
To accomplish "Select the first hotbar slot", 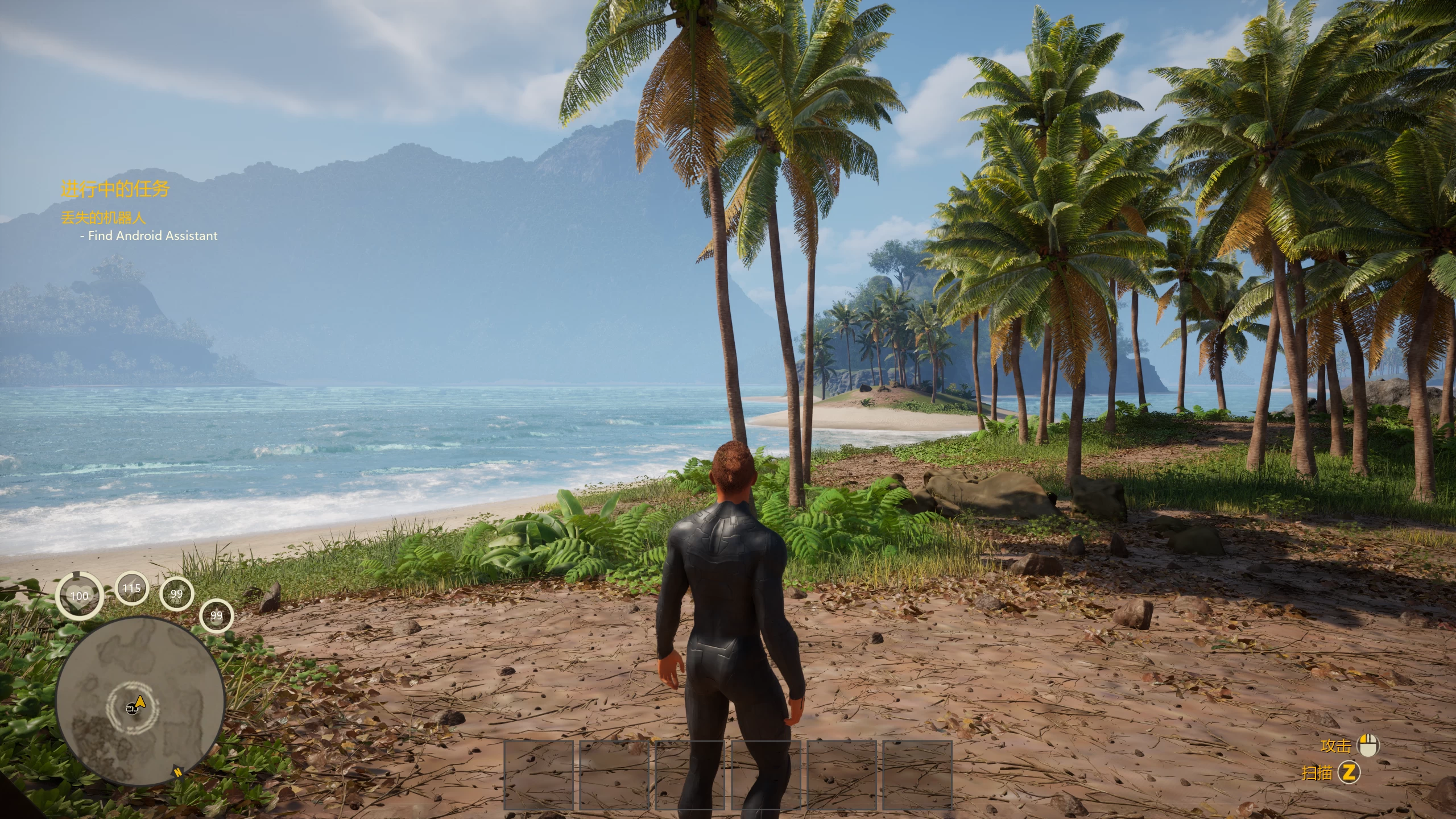I will click(539, 775).
